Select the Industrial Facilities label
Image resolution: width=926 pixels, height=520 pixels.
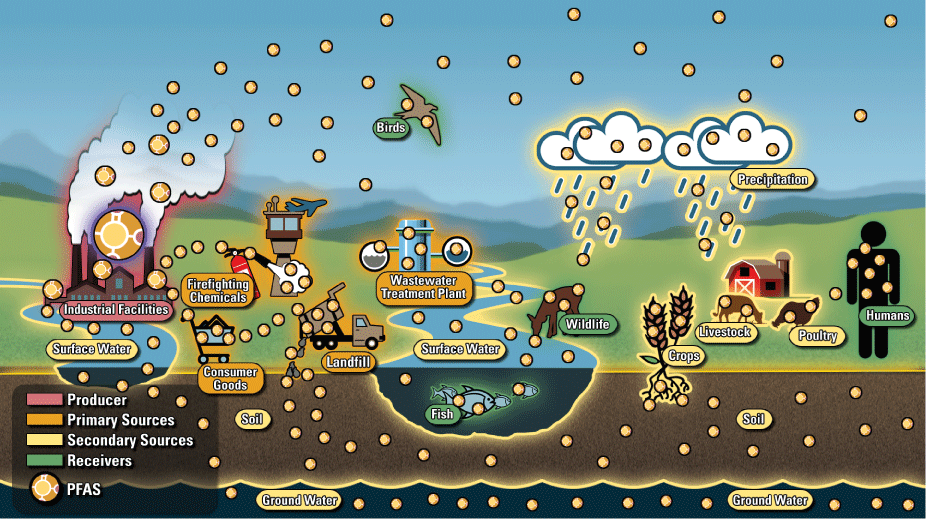point(114,310)
